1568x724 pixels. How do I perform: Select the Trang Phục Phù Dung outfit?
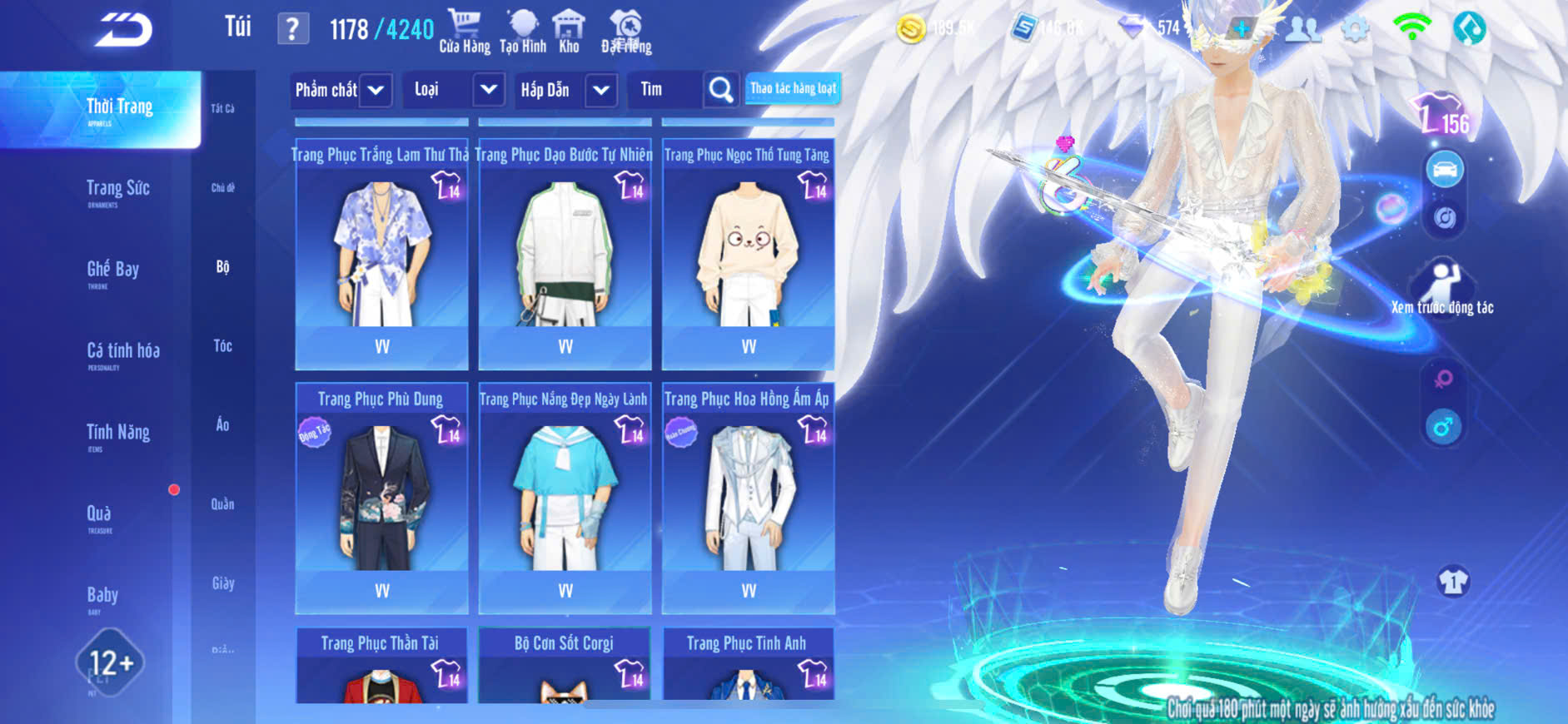pyautogui.click(x=381, y=497)
